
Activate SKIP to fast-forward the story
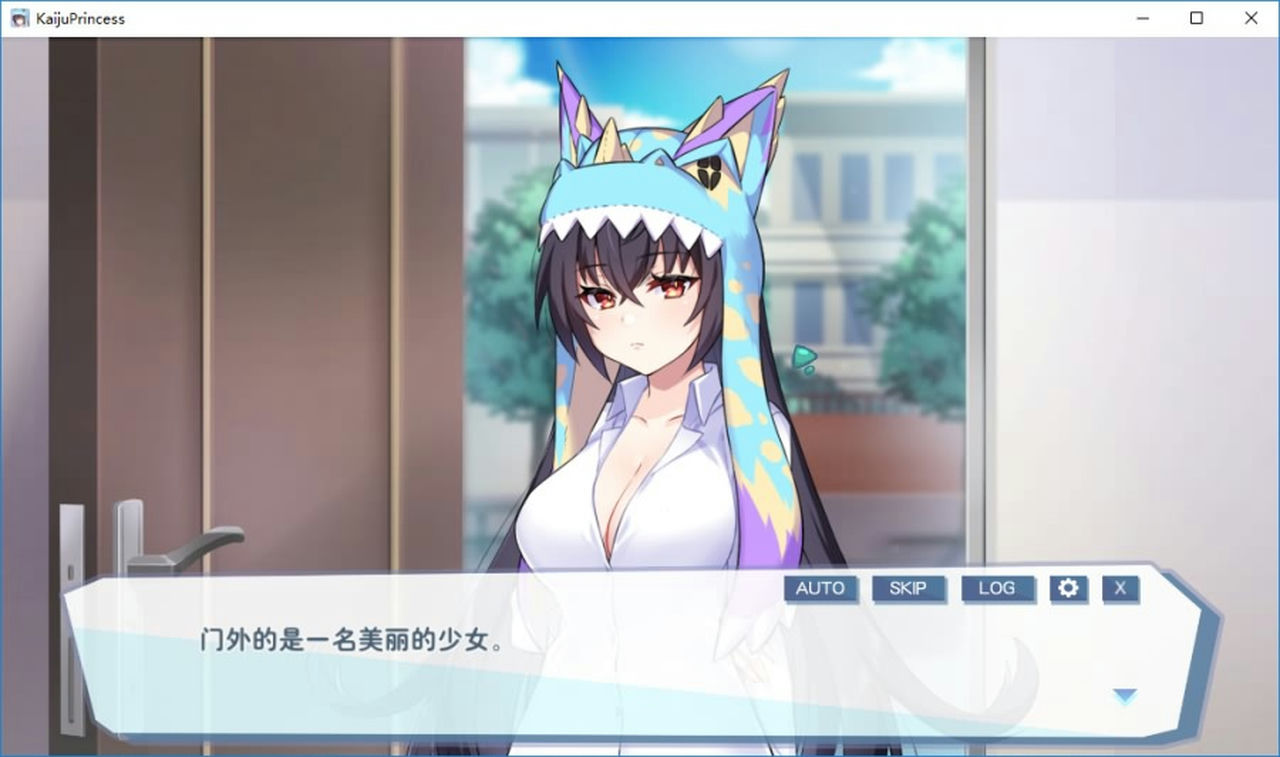pyautogui.click(x=908, y=589)
